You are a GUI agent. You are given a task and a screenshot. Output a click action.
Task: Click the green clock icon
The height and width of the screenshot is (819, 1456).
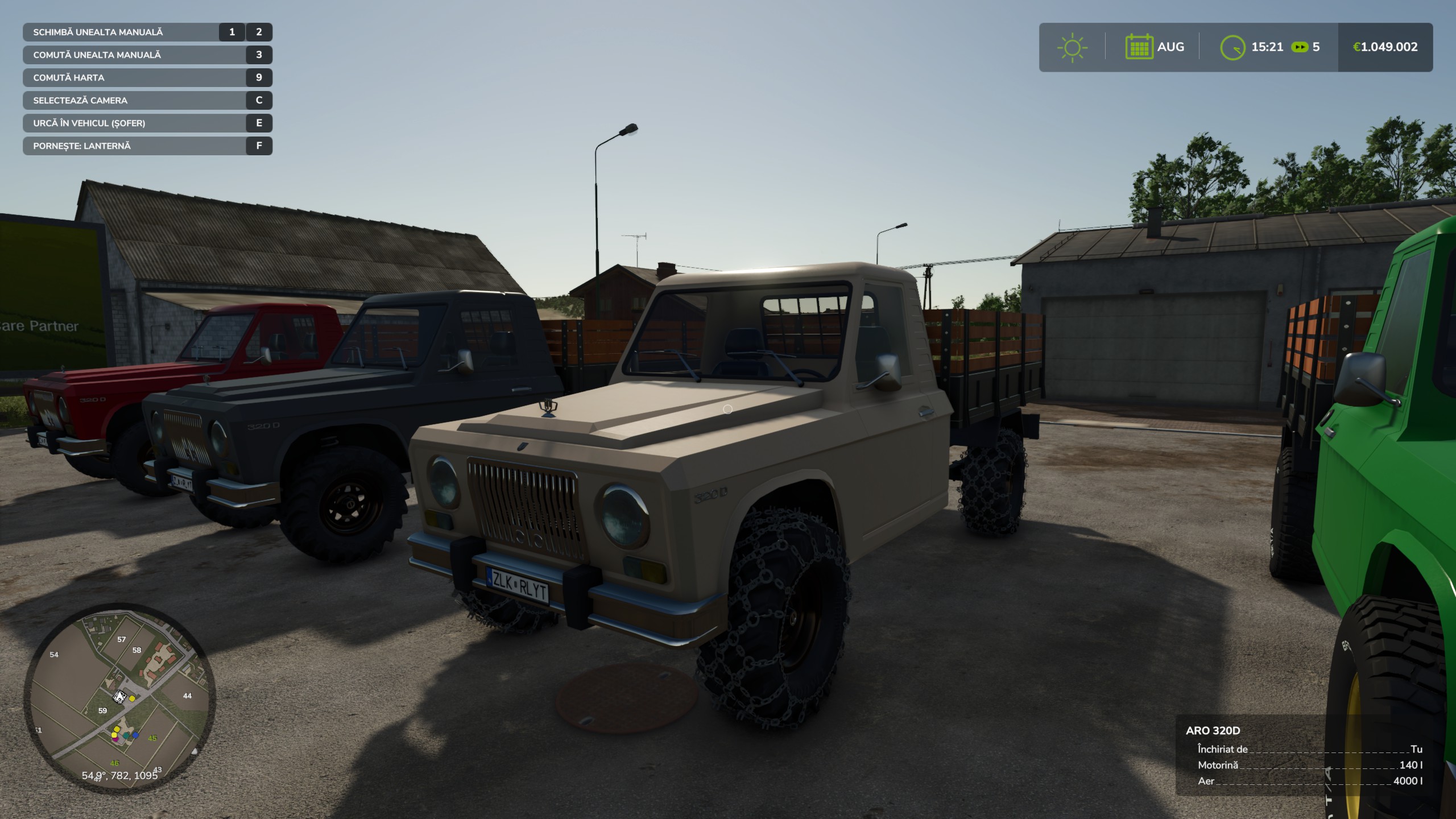click(1232, 47)
